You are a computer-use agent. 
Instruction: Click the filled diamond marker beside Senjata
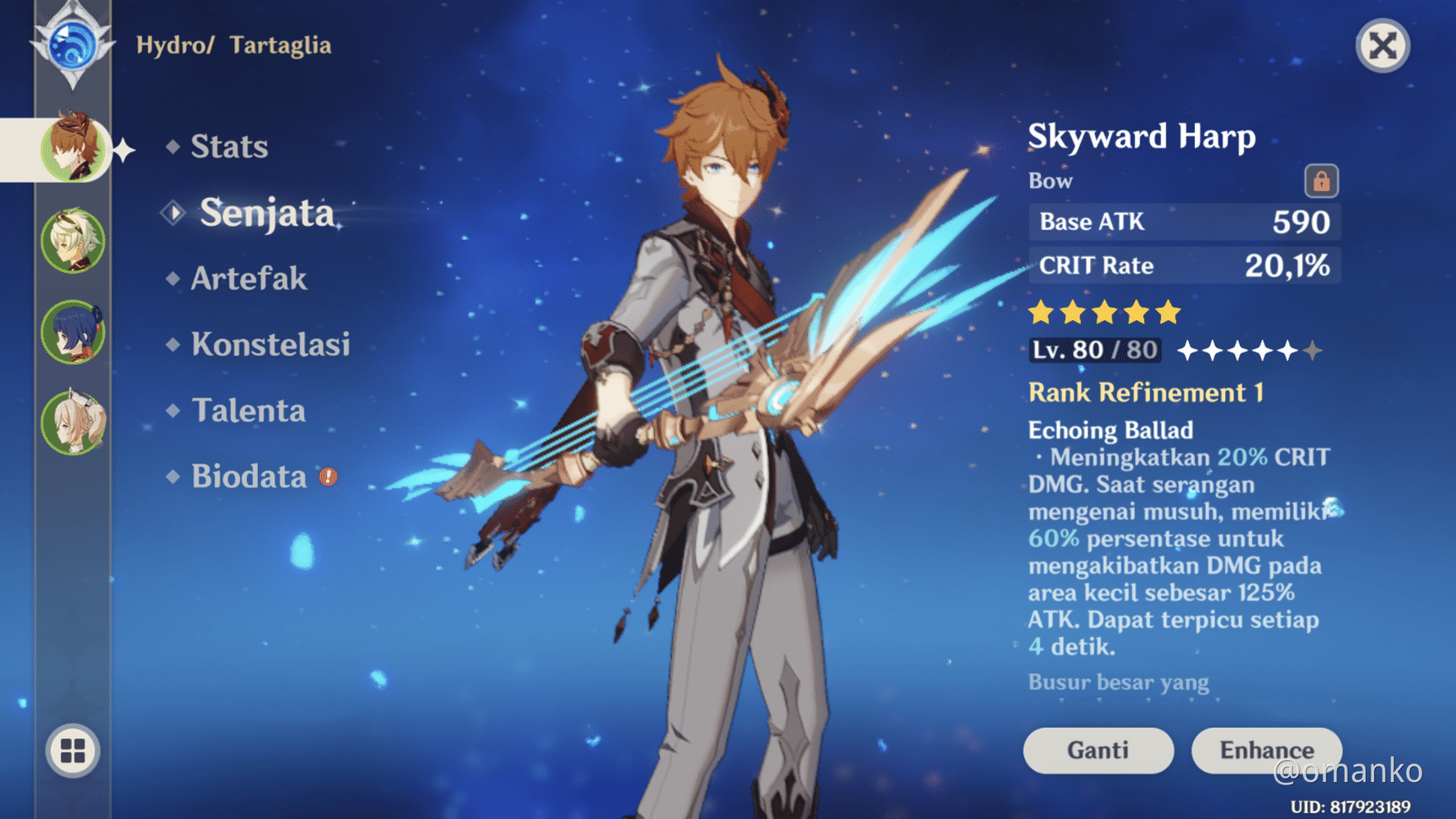point(172,213)
